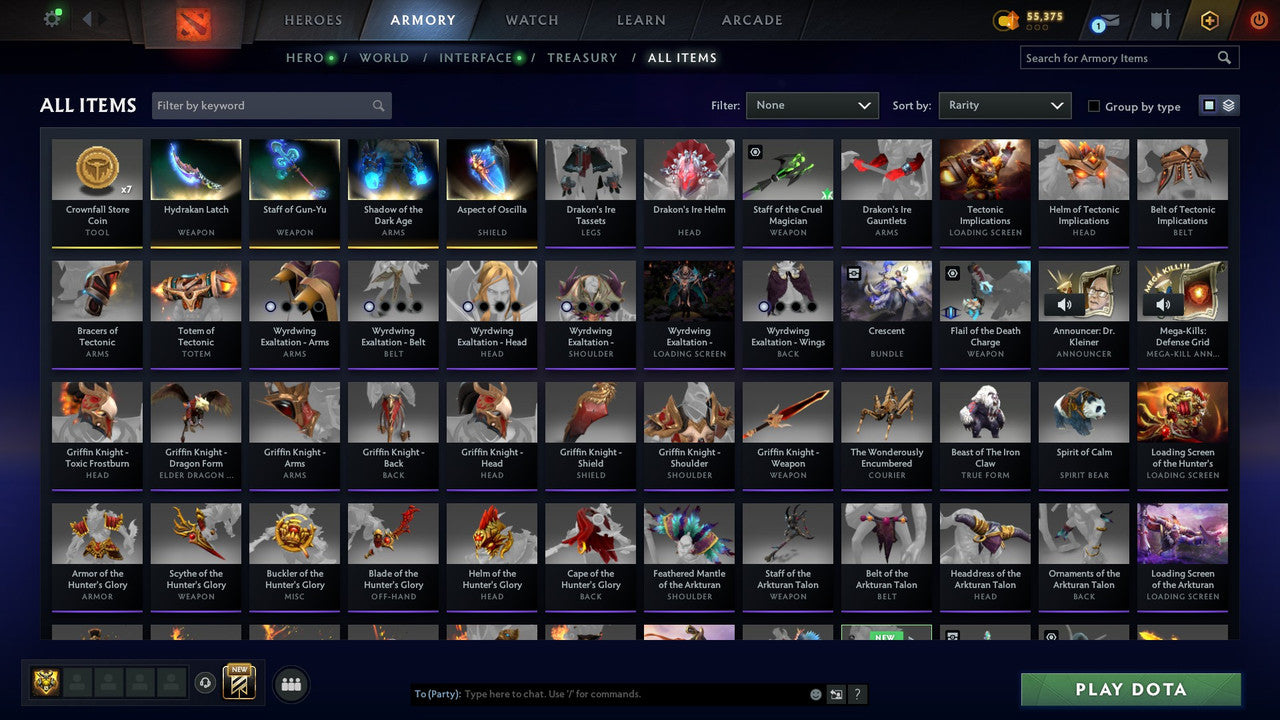1280x720 pixels.
Task: Click the voice chat headset icon
Action: 207,682
